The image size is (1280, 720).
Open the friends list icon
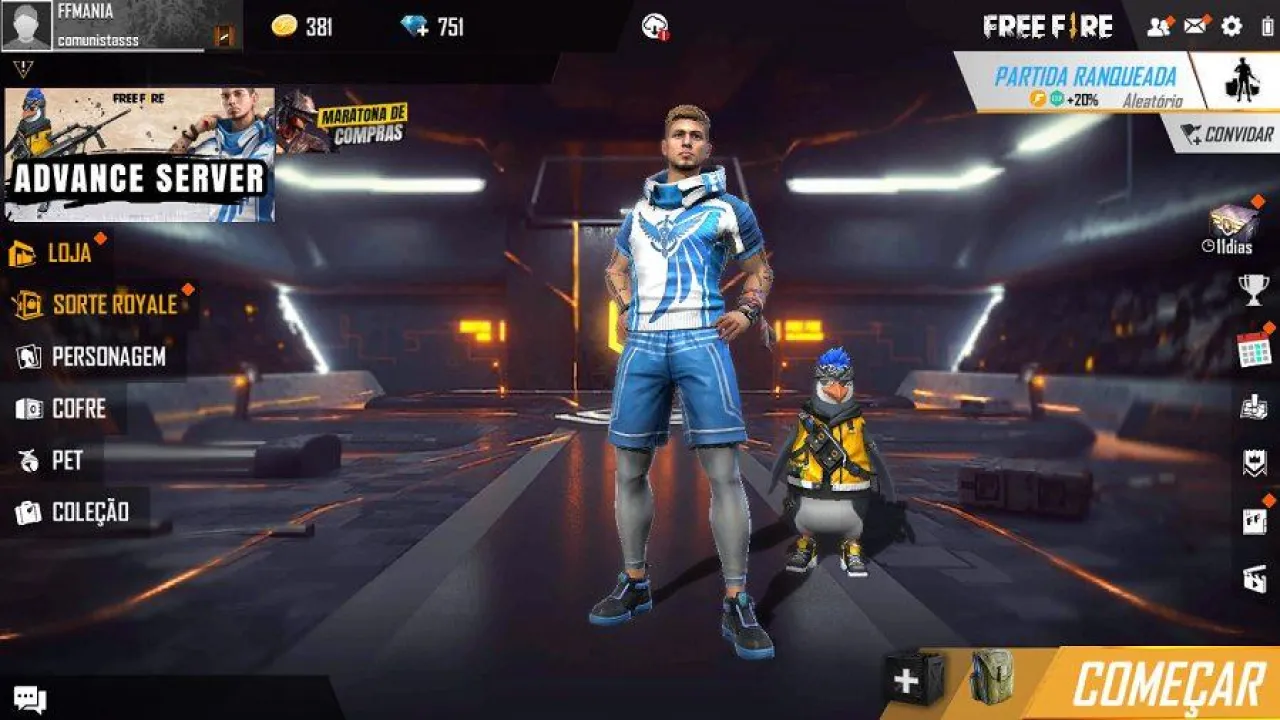(1157, 27)
